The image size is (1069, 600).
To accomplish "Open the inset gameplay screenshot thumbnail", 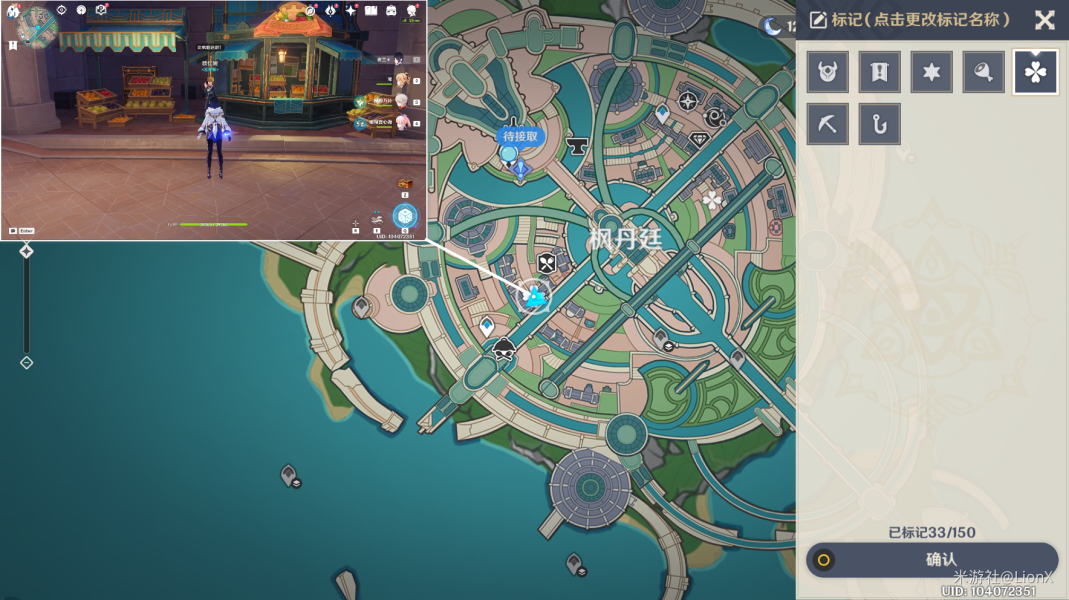I will coord(214,120).
